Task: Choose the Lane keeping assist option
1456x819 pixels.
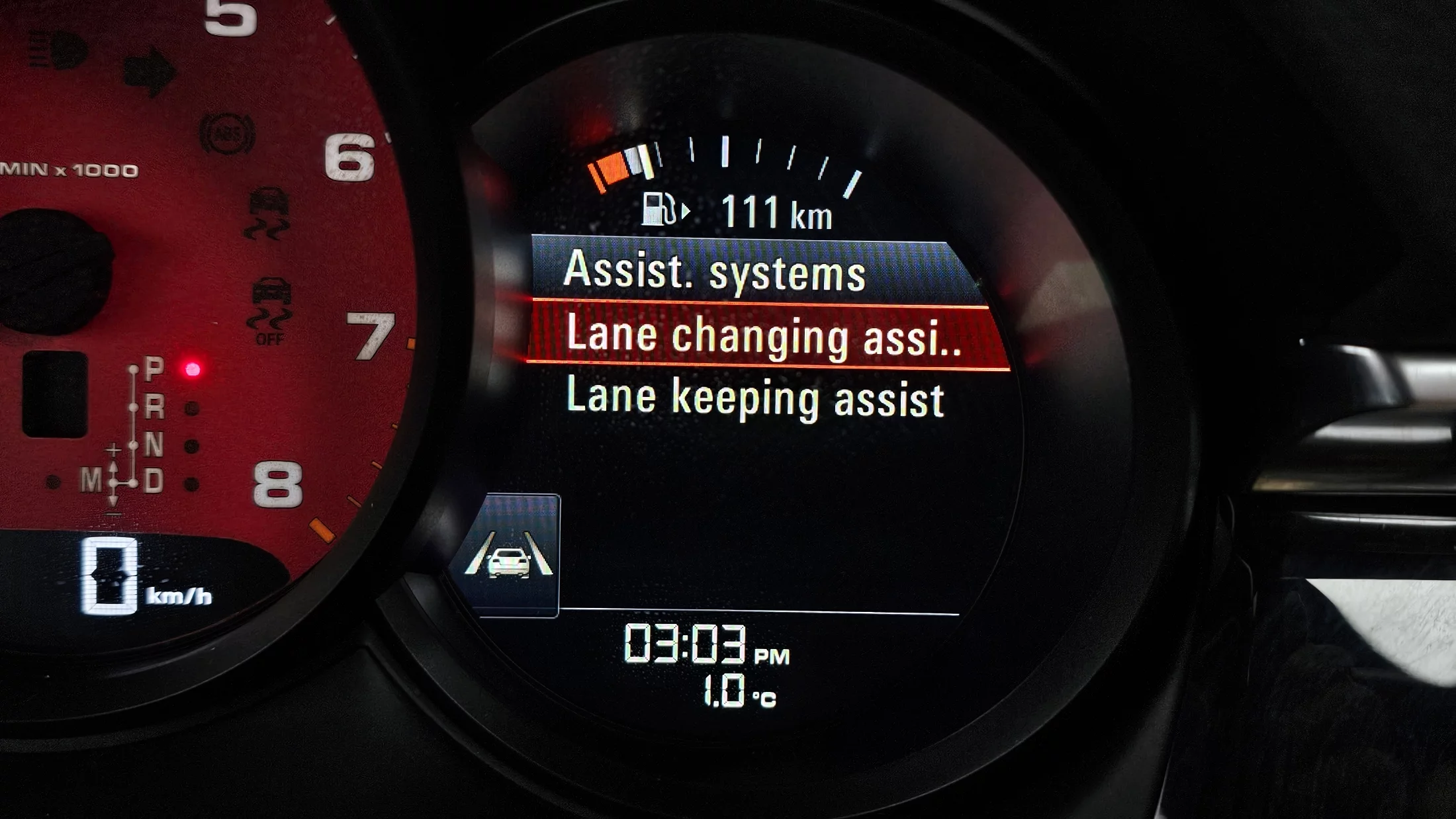Action: click(x=755, y=398)
